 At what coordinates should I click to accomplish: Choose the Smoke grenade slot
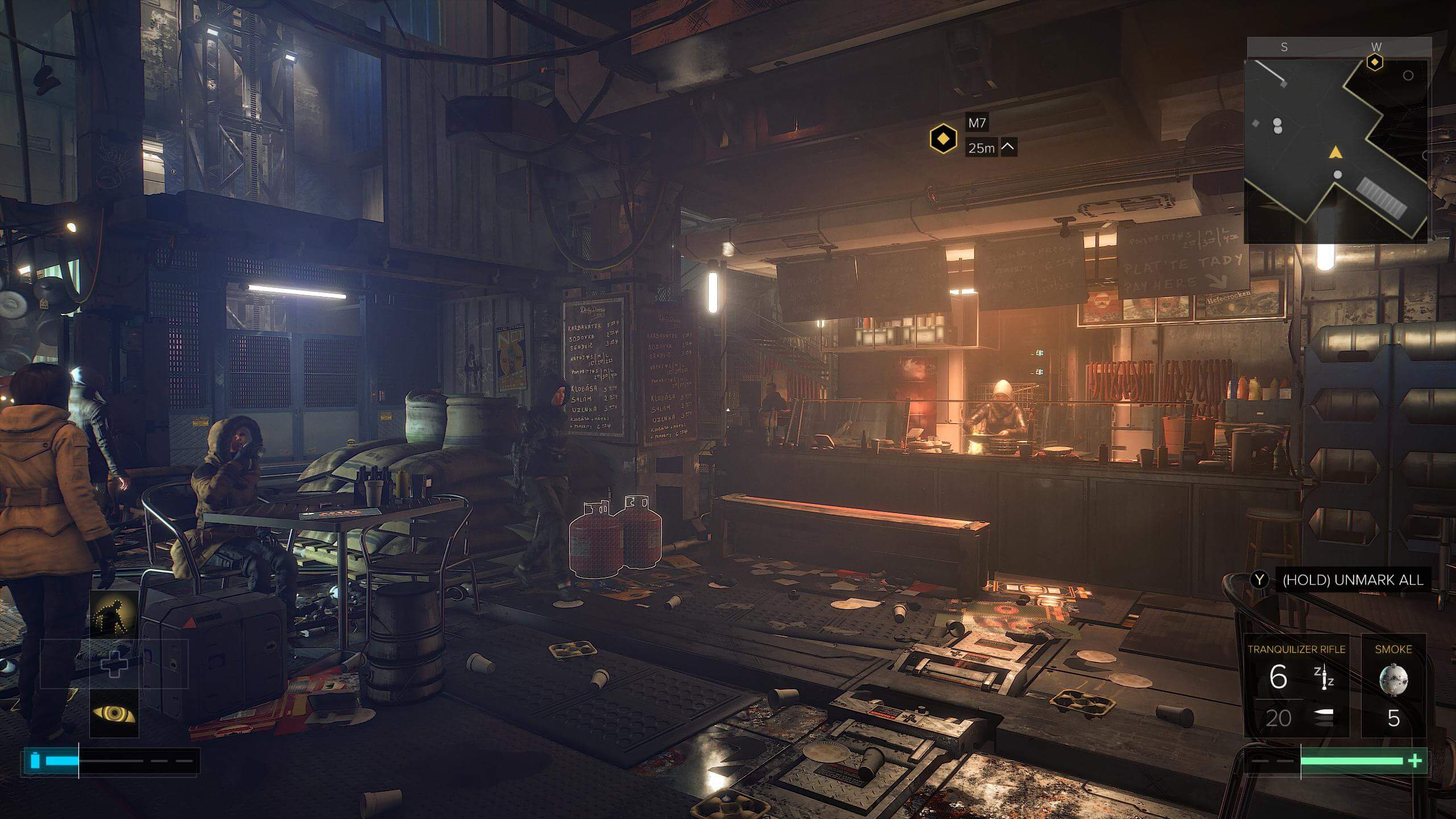(x=1393, y=685)
